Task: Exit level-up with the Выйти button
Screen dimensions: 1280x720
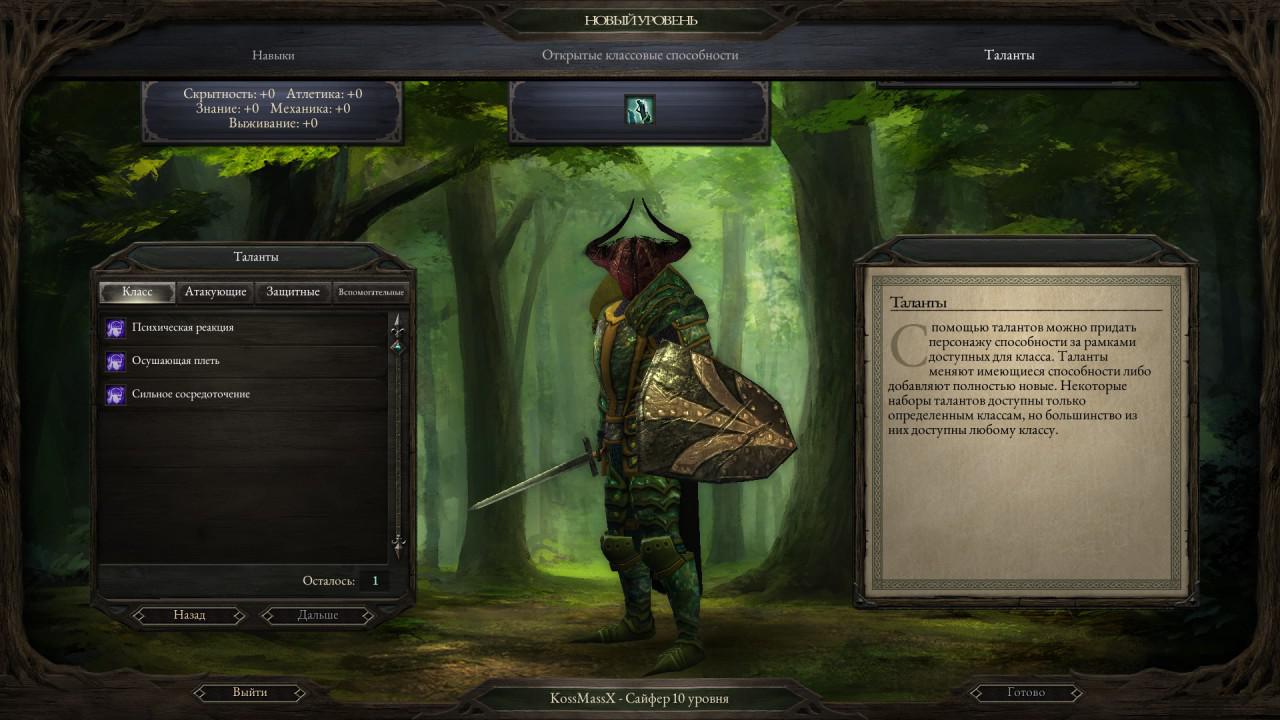Action: (250, 692)
